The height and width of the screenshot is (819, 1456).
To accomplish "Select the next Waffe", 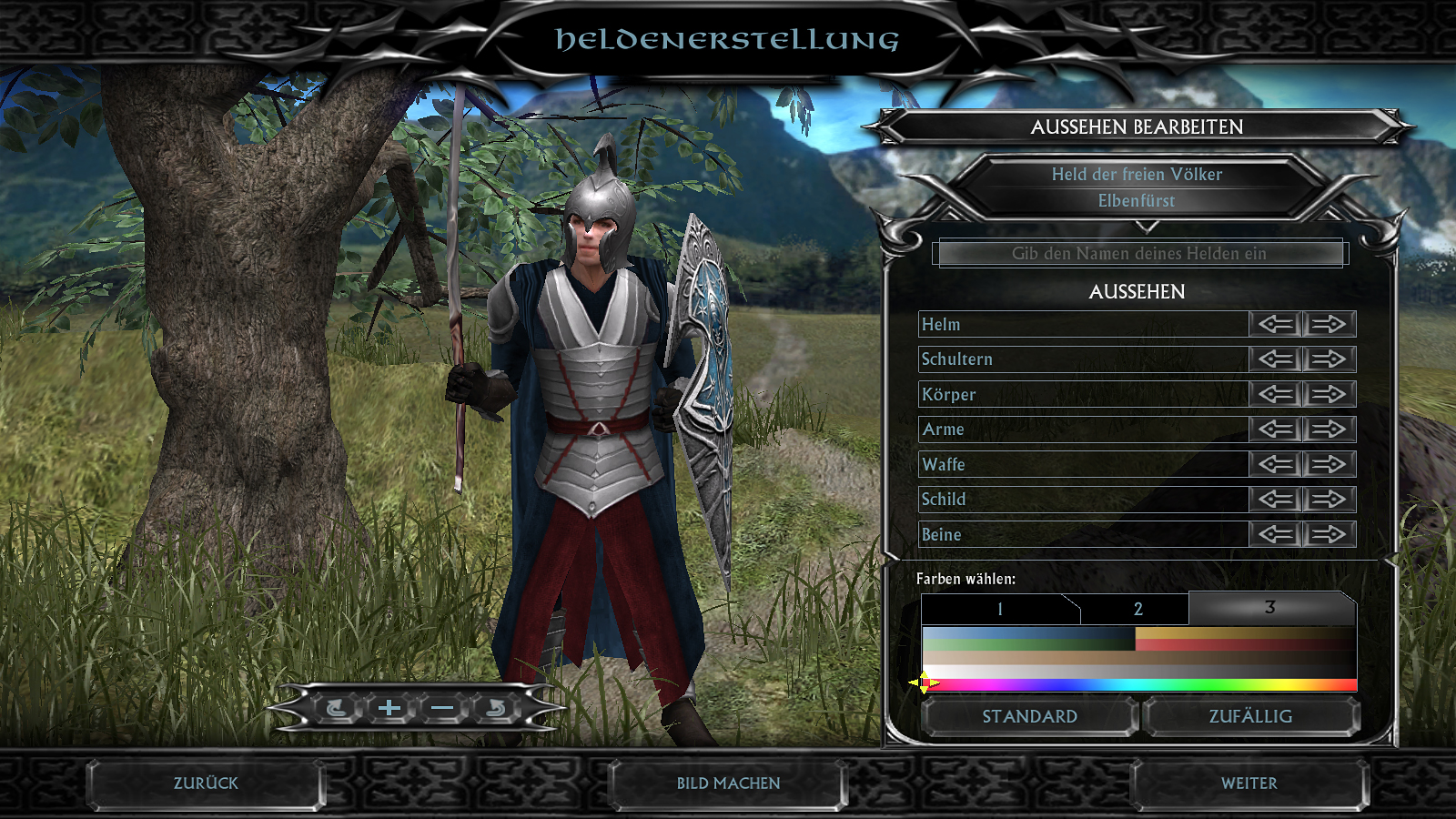I will click(x=1330, y=464).
